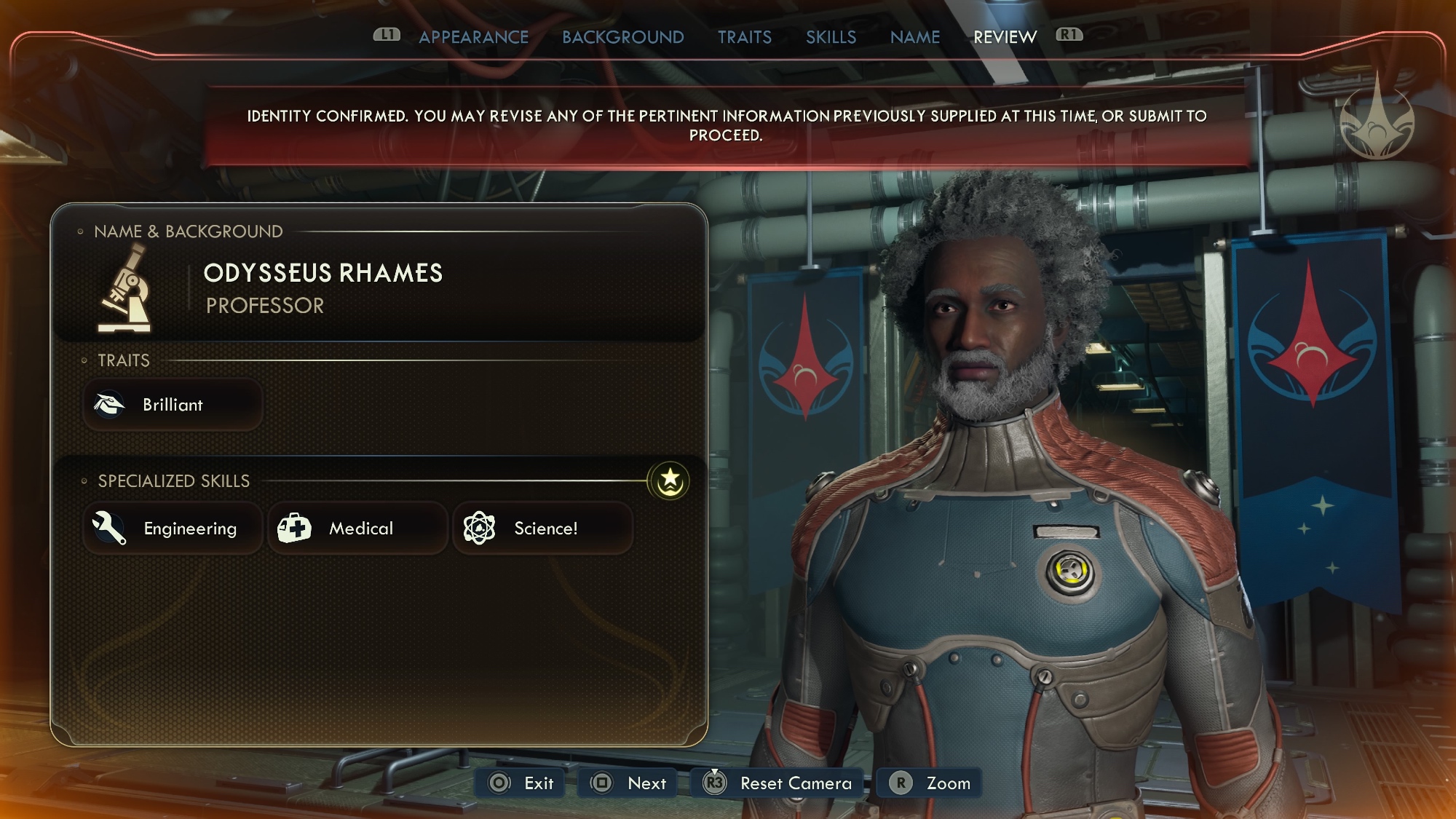The image size is (1456, 819).
Task: Activate the Zoom control
Action: pos(930,783)
